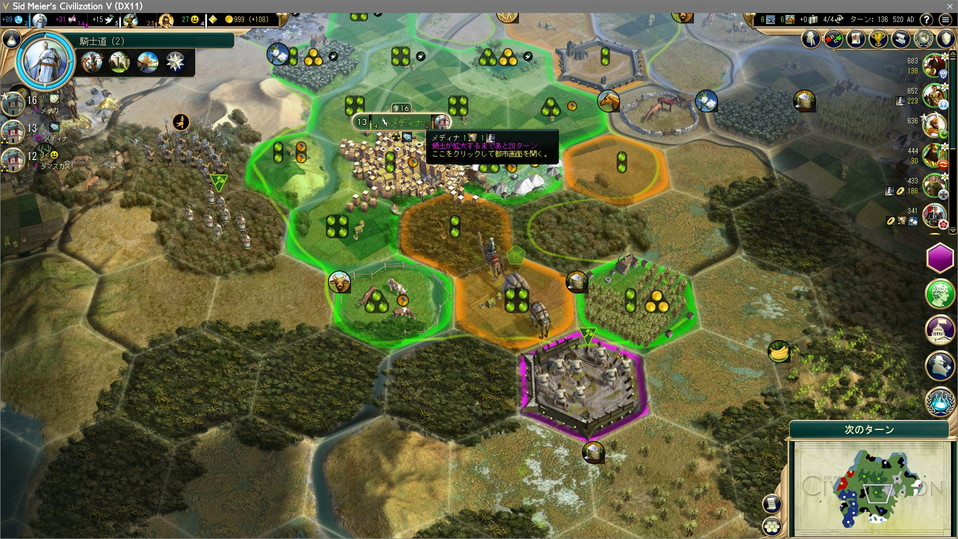The width and height of the screenshot is (958, 539).
Task: Open the Civilopedia help question mark
Action: click(927, 19)
